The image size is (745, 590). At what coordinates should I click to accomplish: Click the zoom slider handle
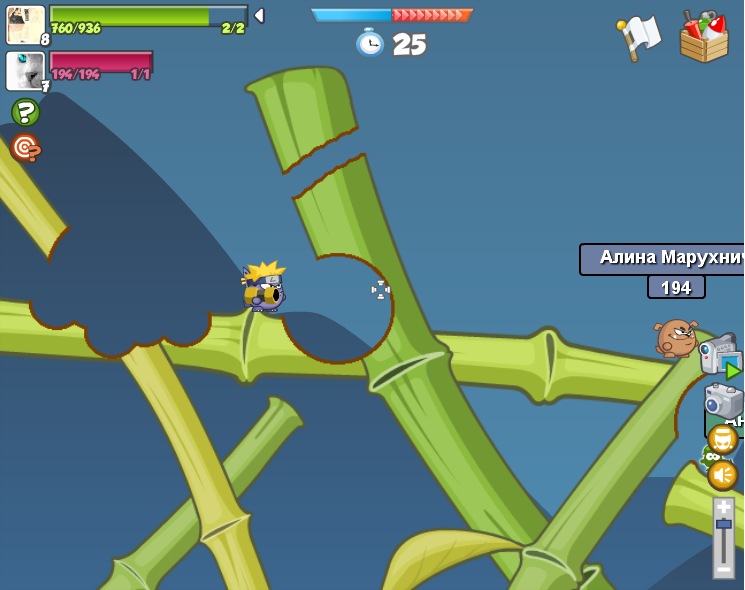click(723, 524)
